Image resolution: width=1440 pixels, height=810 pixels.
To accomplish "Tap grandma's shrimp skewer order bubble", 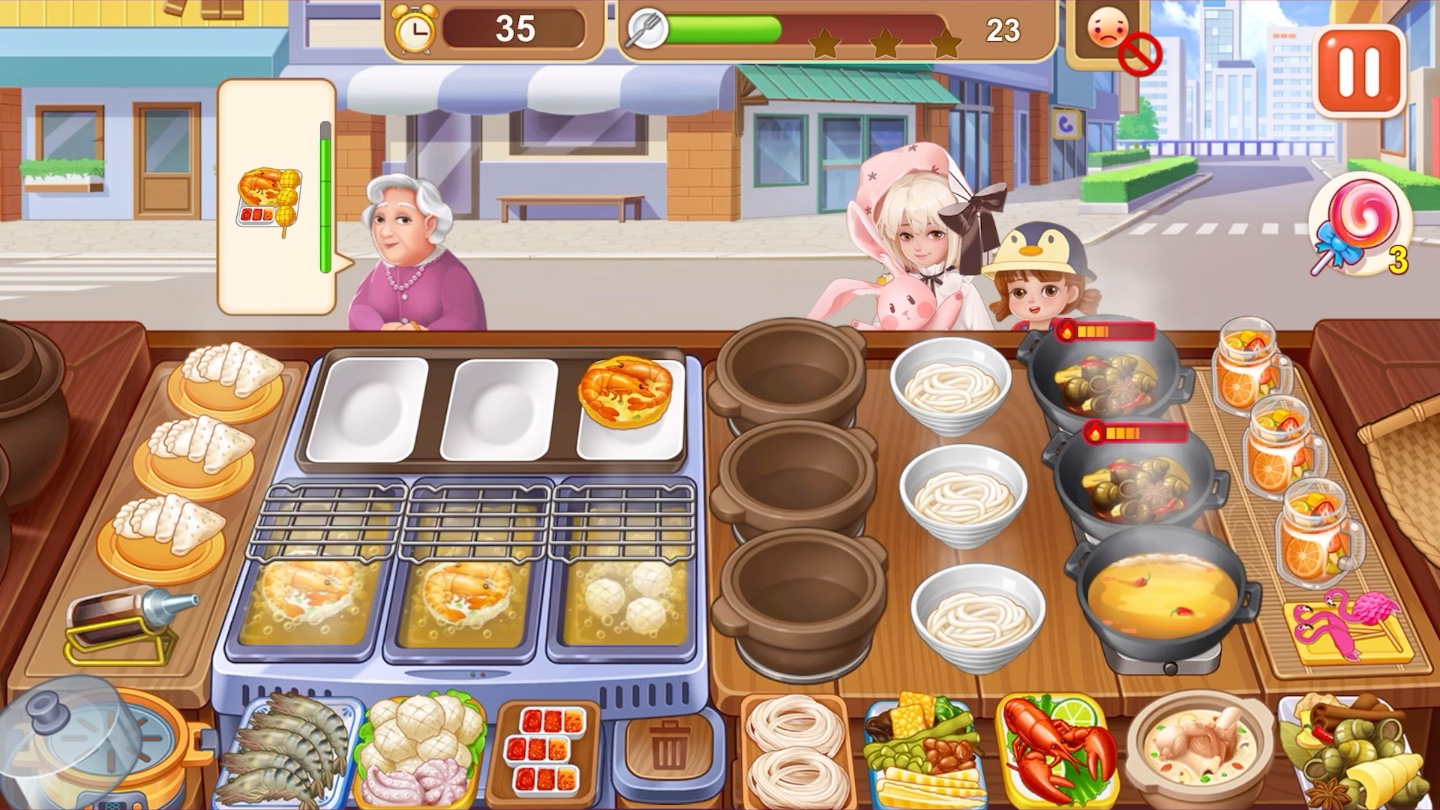I will point(272,197).
